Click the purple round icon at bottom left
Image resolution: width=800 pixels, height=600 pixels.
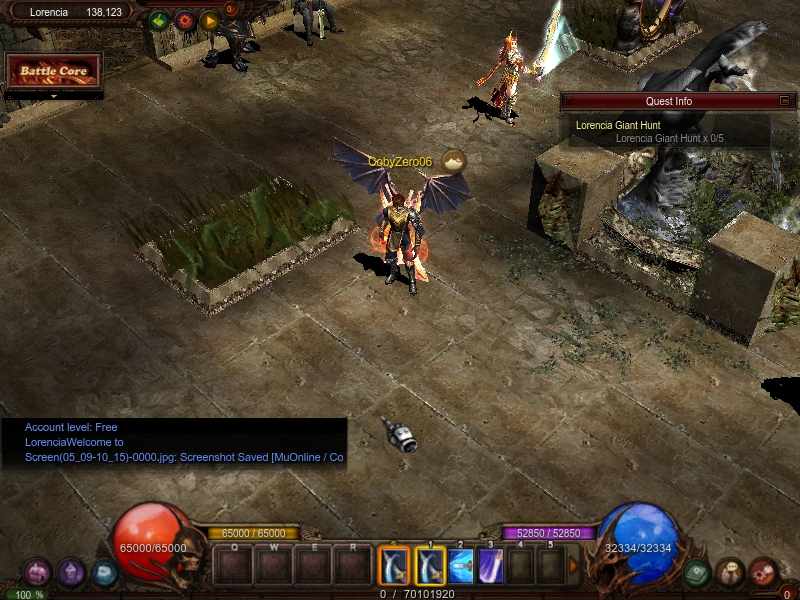point(70,572)
